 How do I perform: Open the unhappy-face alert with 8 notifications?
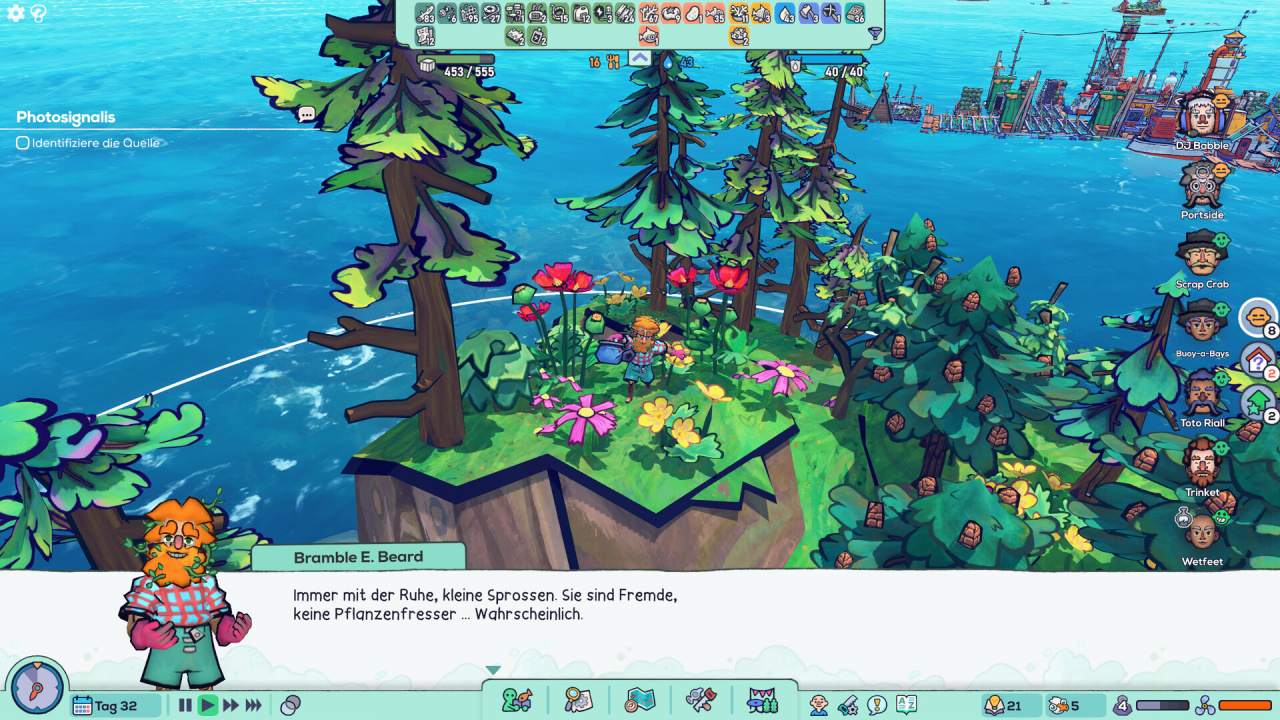click(1257, 317)
